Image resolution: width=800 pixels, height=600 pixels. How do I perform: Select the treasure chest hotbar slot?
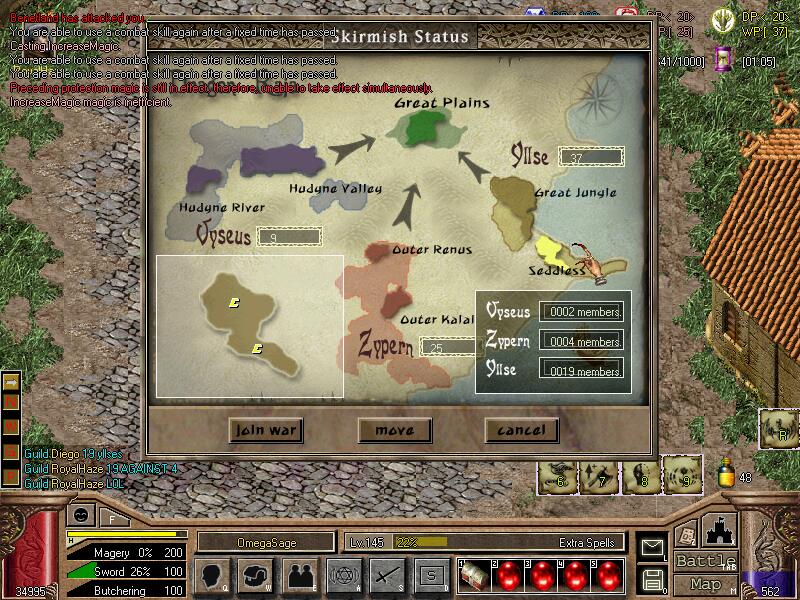pyautogui.click(x=474, y=576)
